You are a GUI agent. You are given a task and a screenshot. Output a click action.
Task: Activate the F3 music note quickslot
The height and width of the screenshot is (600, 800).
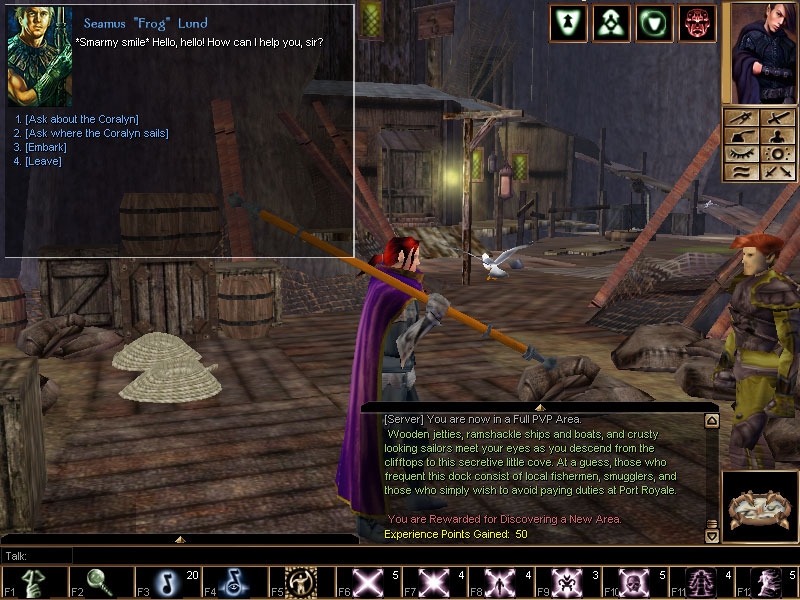point(167,583)
